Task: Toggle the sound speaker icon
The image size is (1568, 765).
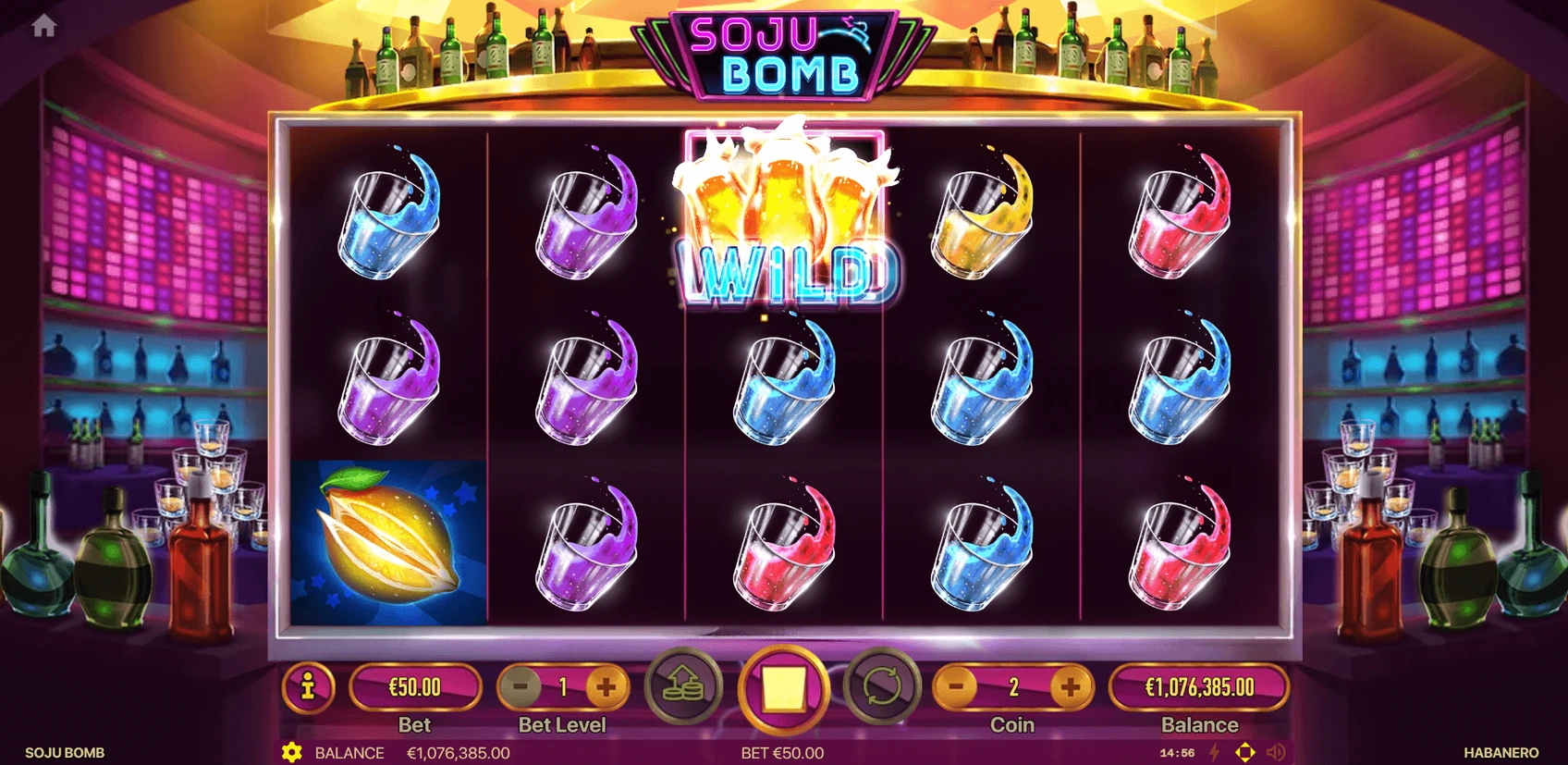Action: tap(1276, 752)
